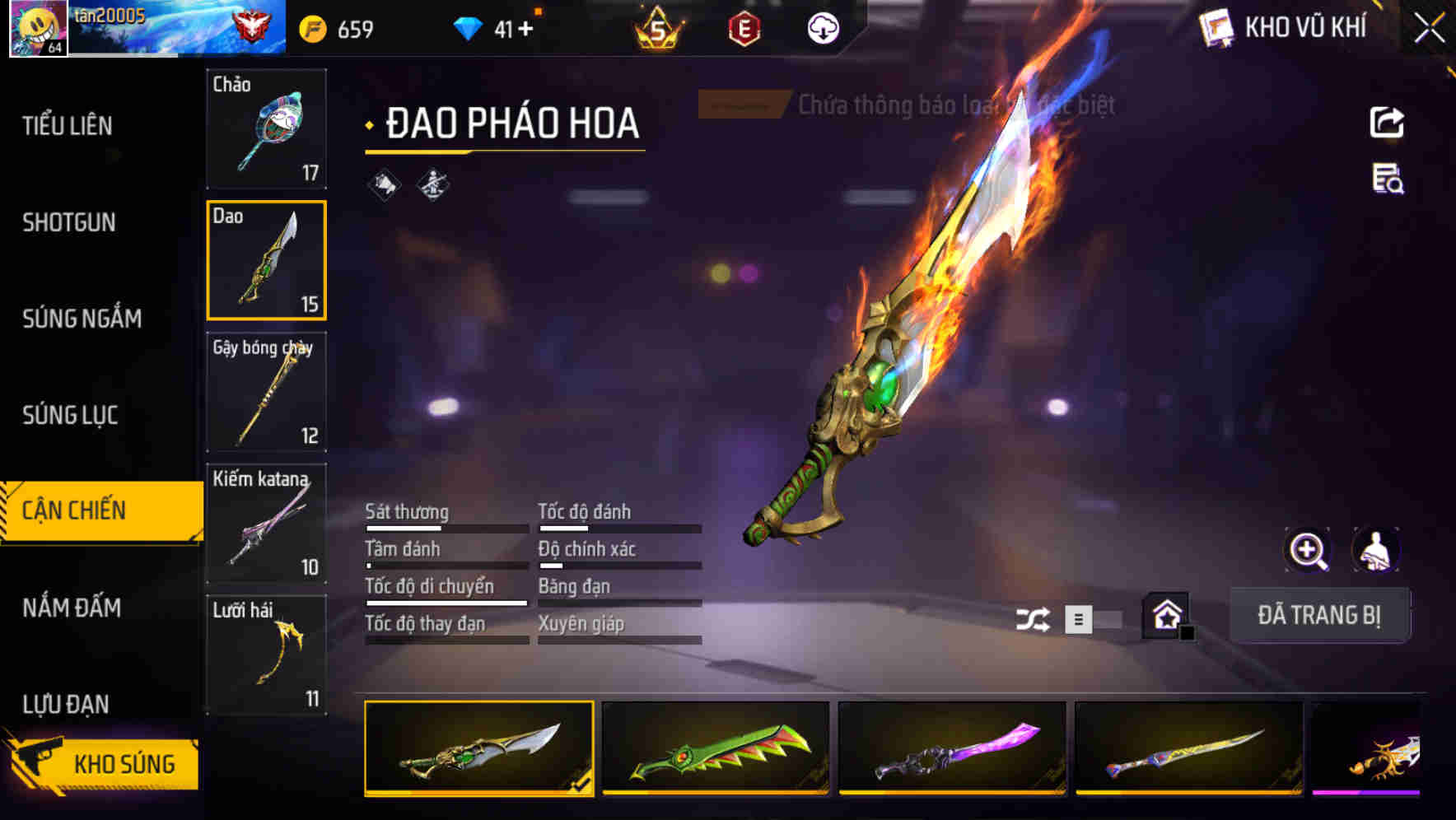Open character preview with the person icon
Screen dimensions: 1456x820
1375,550
